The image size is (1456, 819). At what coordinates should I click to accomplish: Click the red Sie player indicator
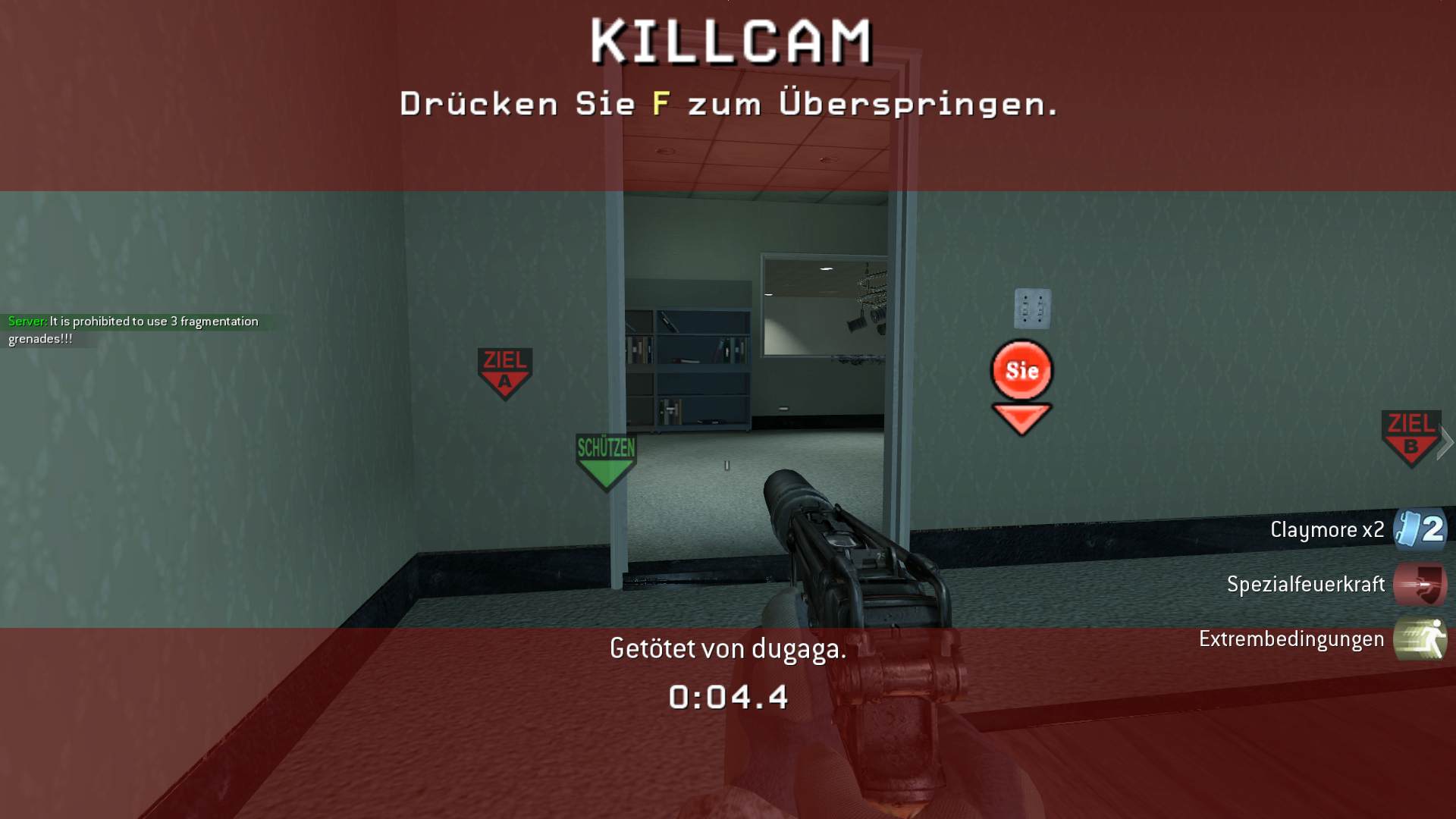point(1021,371)
